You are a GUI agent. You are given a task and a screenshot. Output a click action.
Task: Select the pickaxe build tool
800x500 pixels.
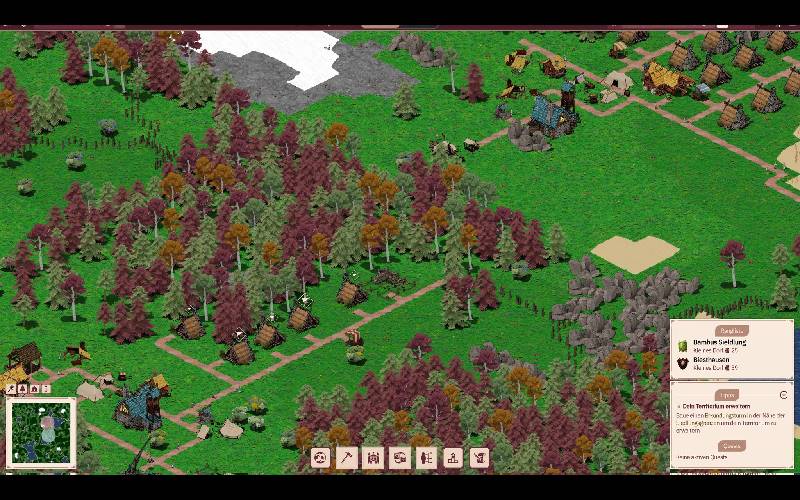pos(347,457)
